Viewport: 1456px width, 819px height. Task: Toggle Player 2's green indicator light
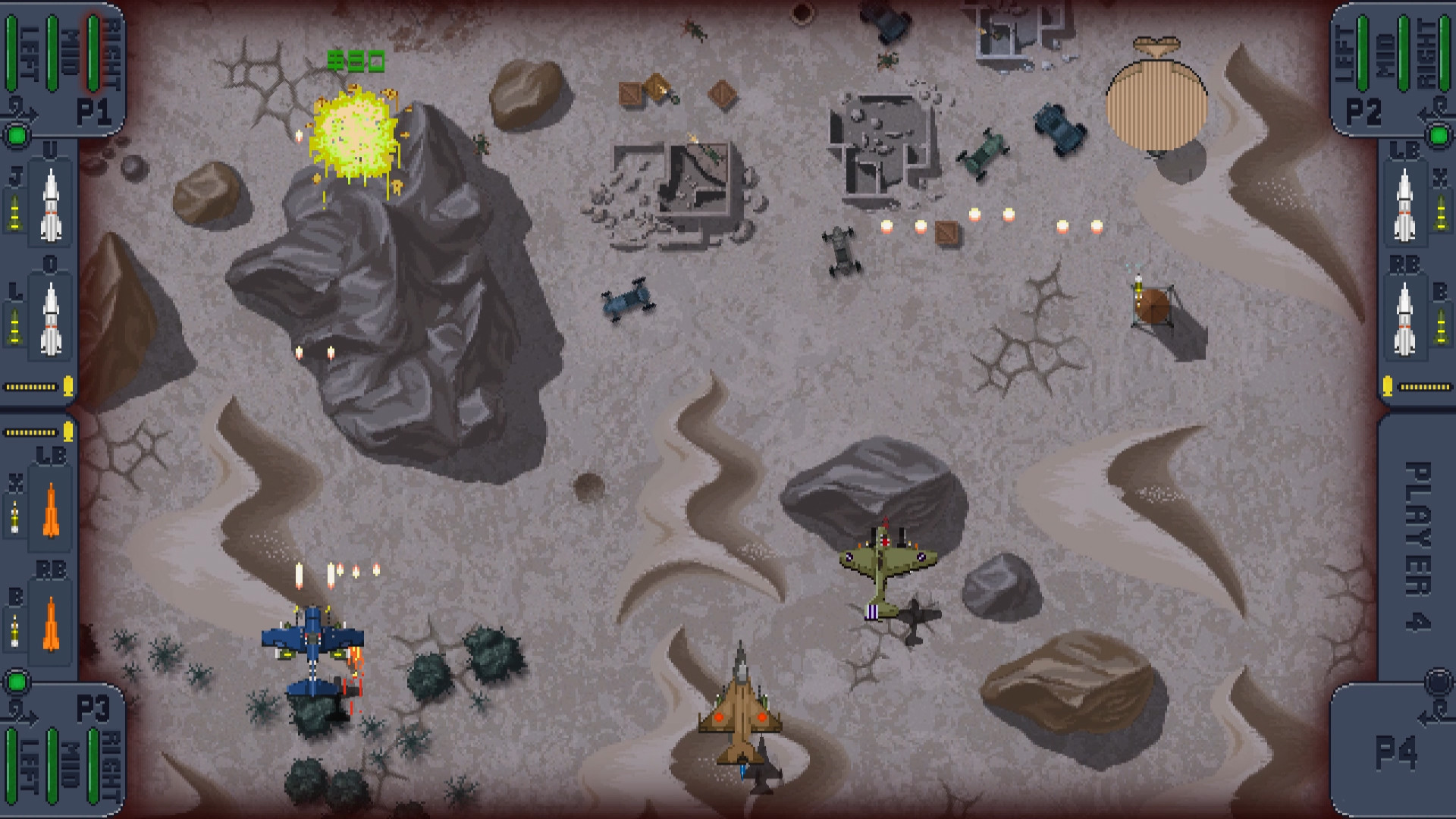[1438, 135]
